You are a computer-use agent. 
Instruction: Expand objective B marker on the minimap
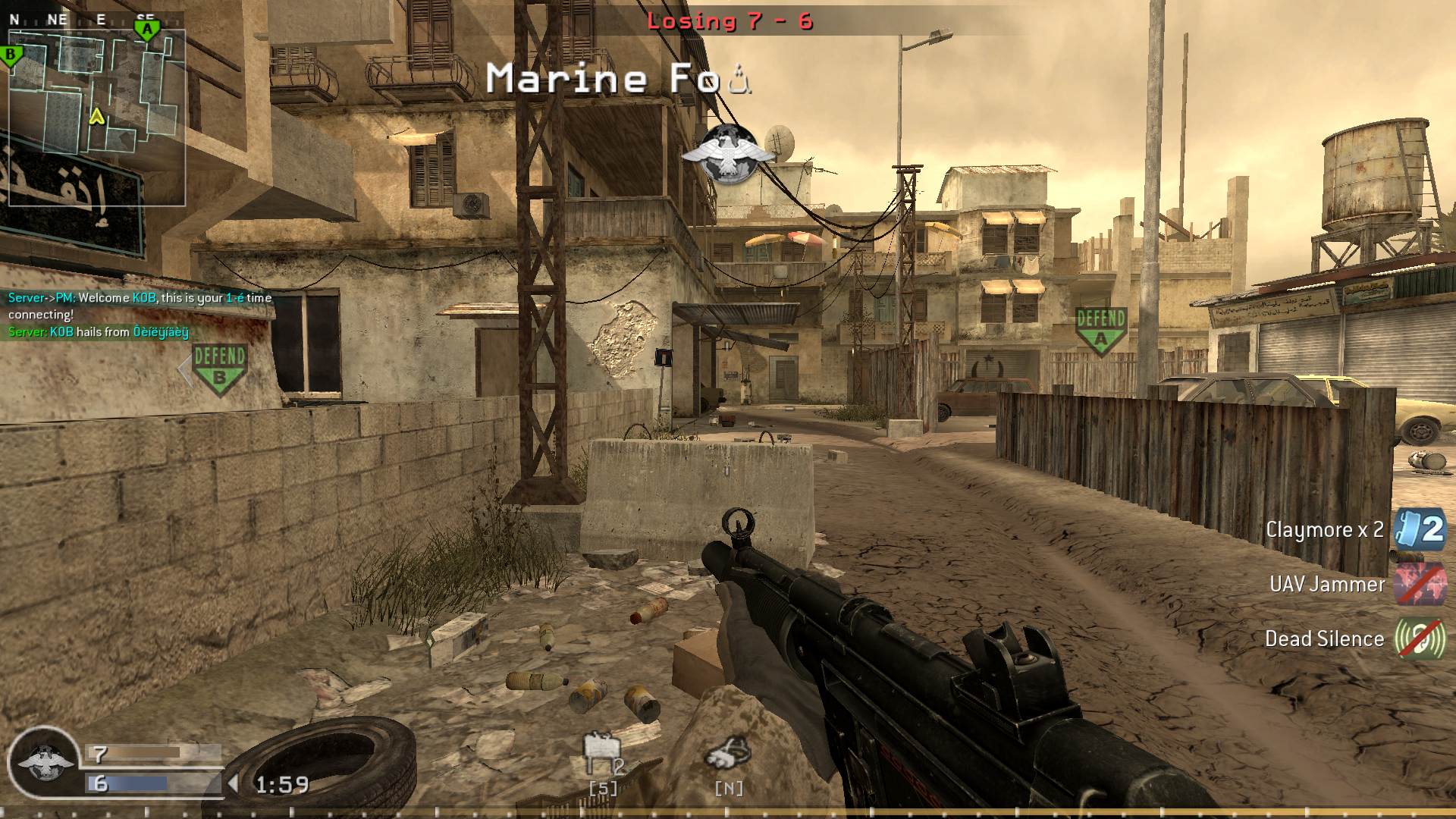coord(10,55)
